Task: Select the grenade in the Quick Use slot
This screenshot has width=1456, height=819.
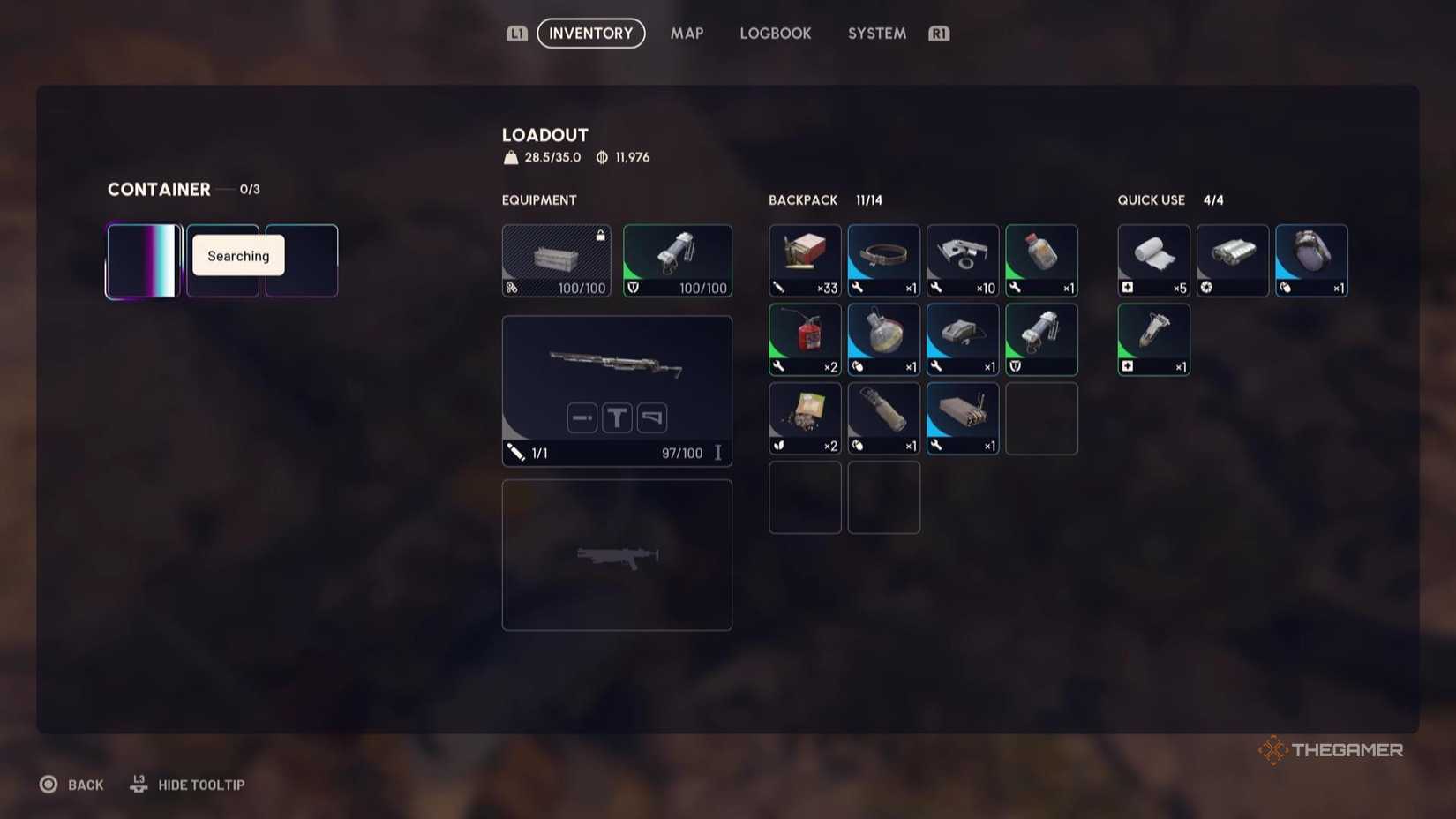Action: click(1311, 259)
